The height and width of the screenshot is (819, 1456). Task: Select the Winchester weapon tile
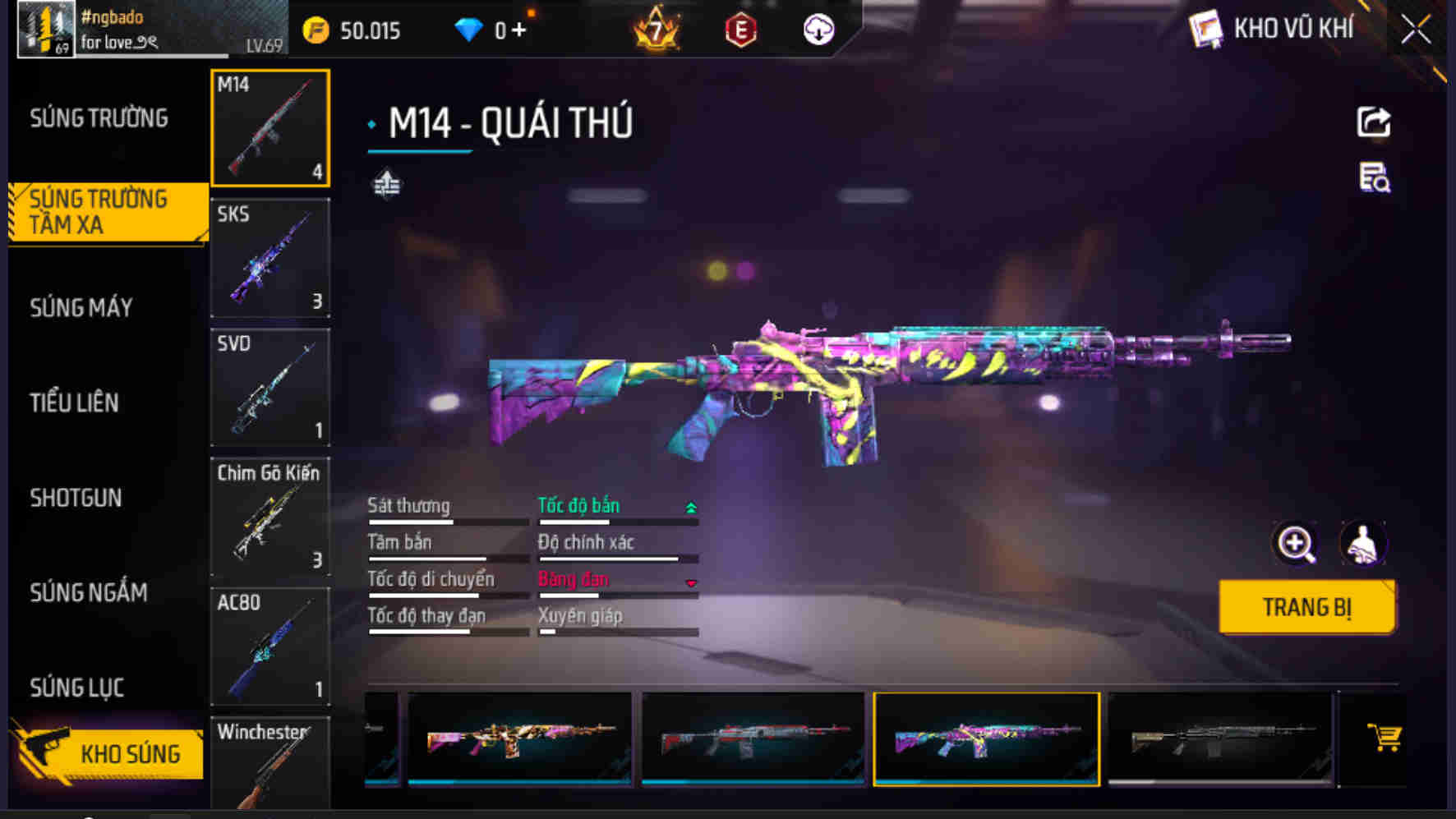pos(270,764)
